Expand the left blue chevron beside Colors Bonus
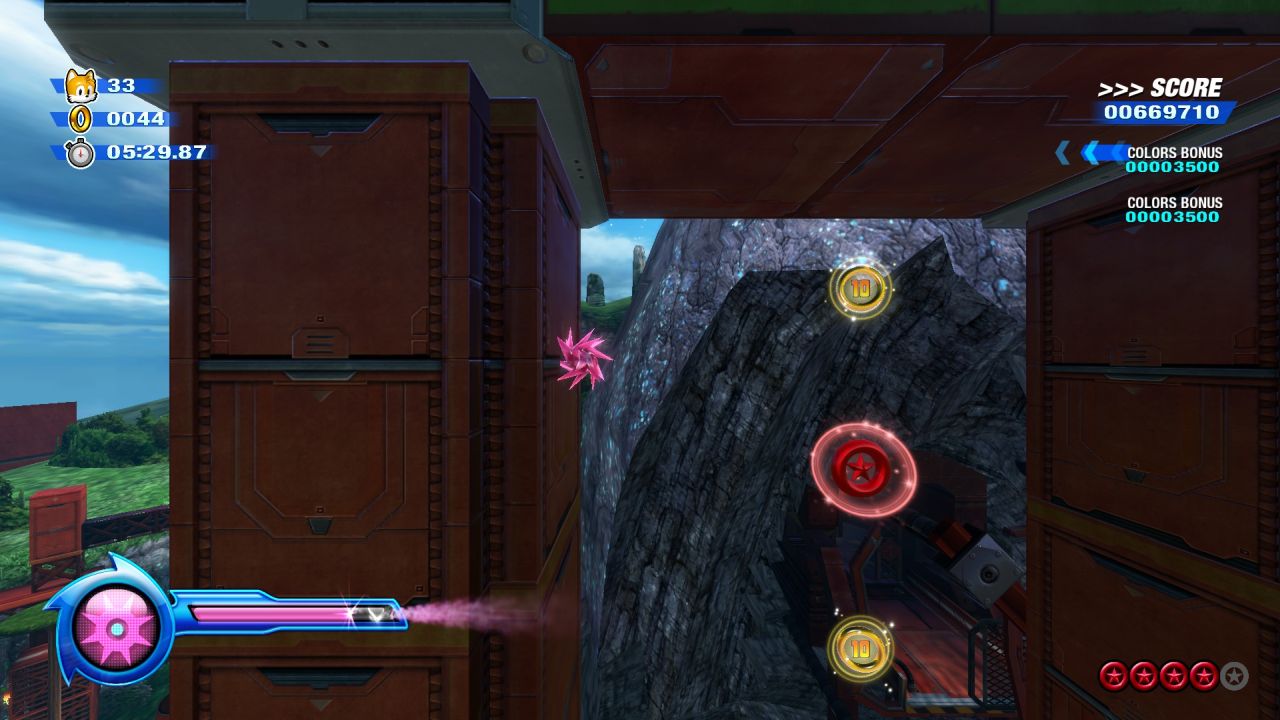The height and width of the screenshot is (720, 1280). tap(1061, 152)
